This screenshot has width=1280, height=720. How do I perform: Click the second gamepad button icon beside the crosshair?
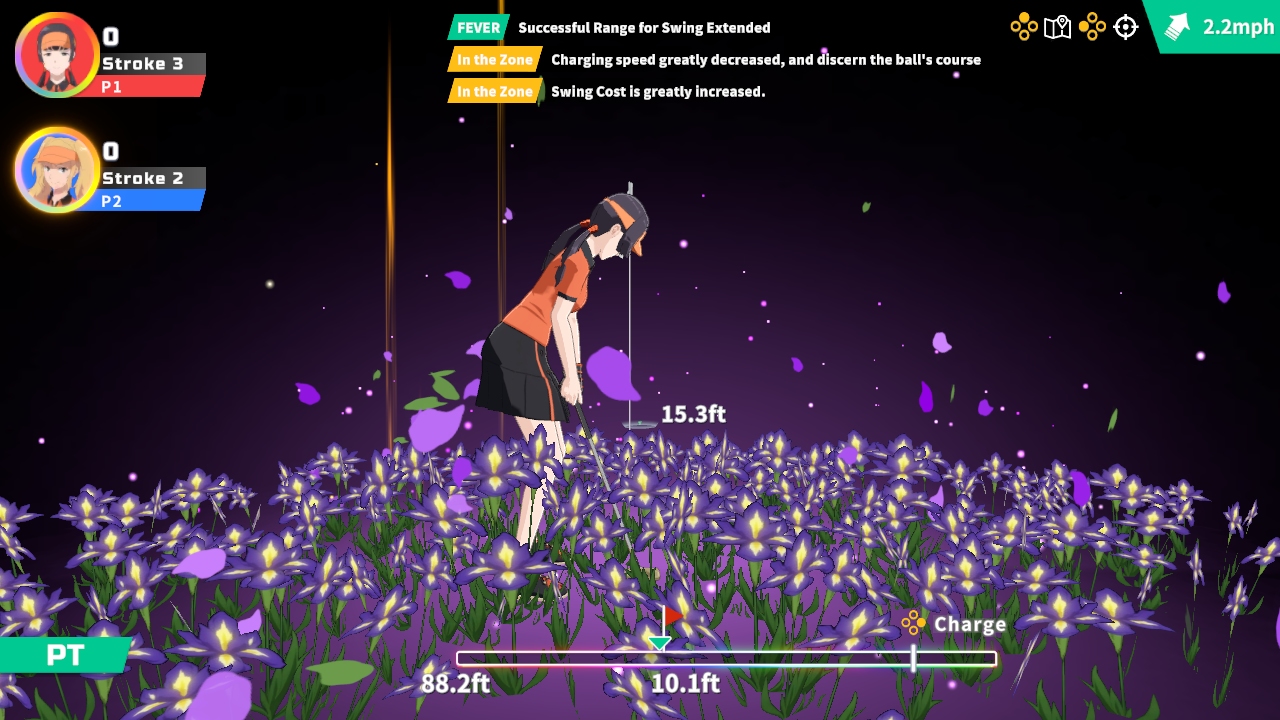click(1090, 27)
